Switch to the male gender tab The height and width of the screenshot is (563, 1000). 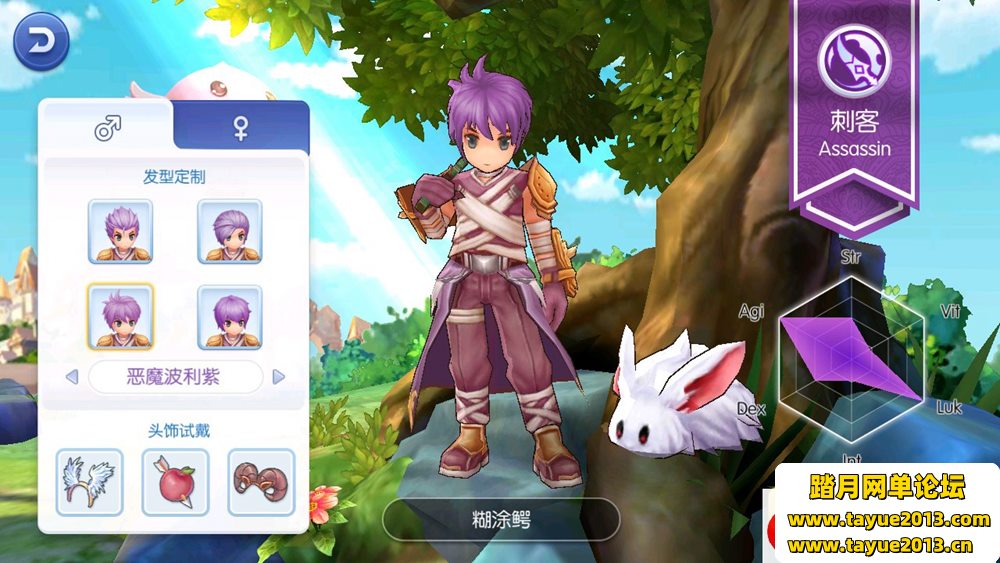point(107,127)
